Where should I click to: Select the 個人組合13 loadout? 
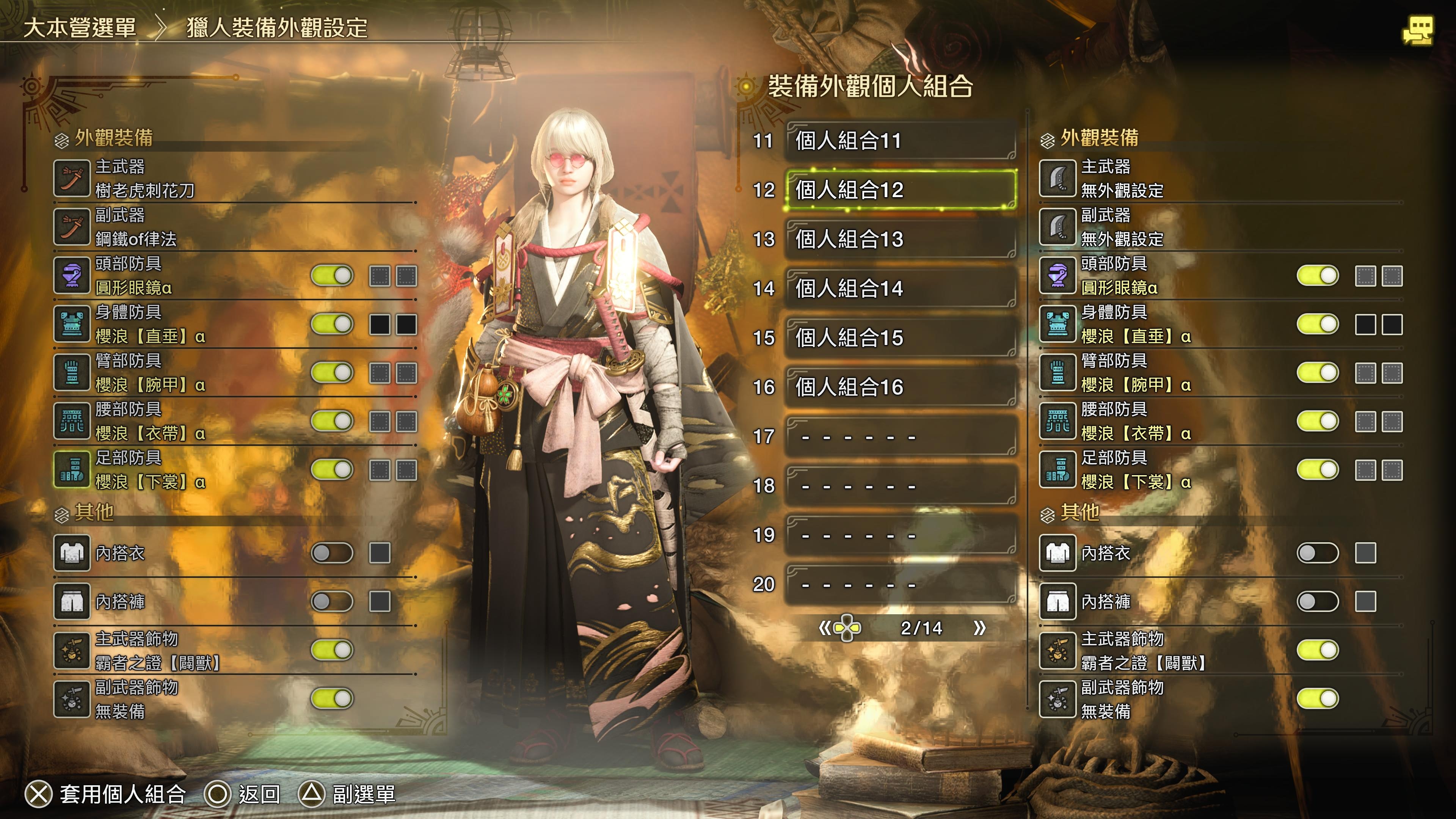(x=901, y=239)
